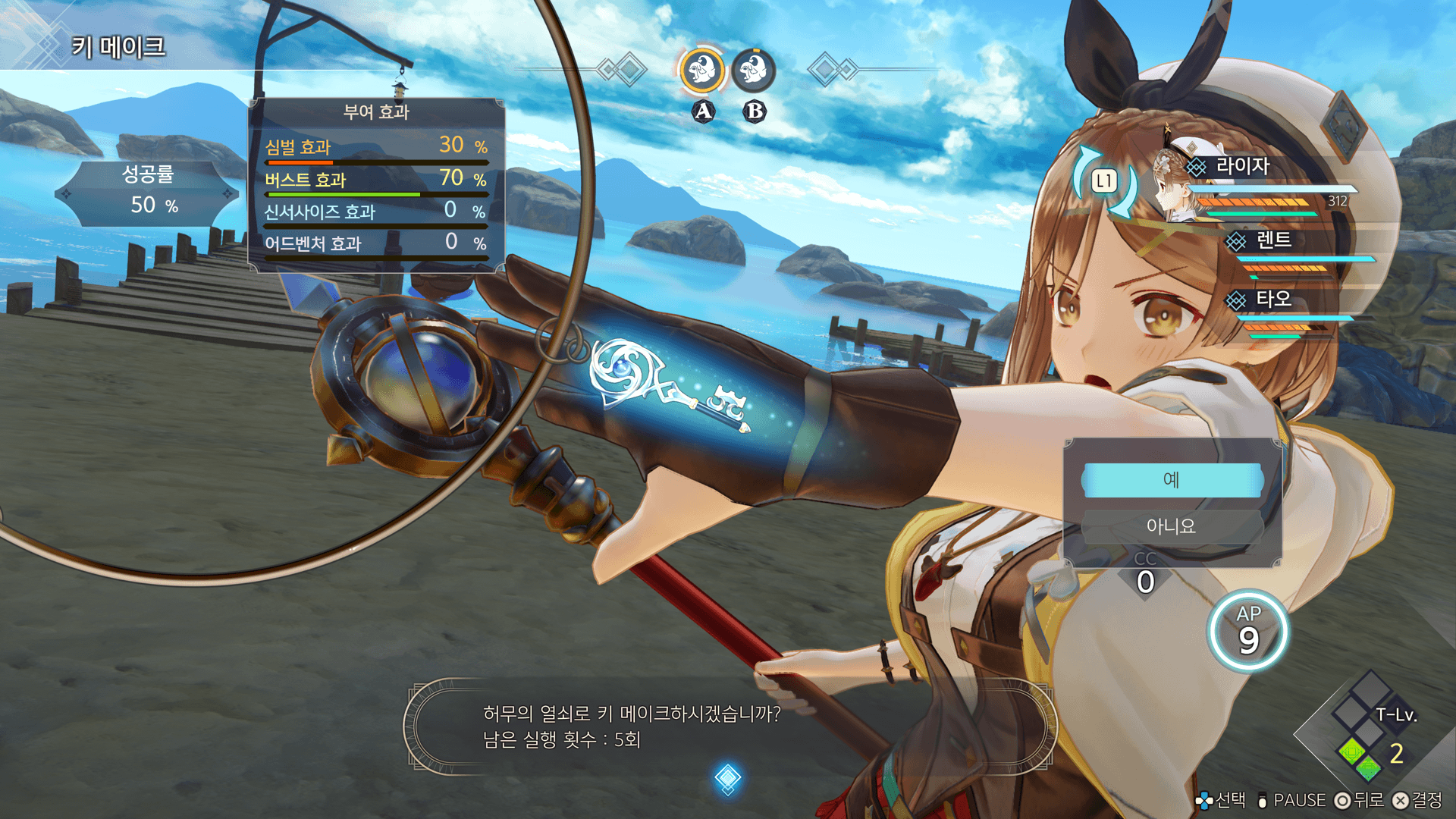
Task: Click the enemy A turn-order icon
Action: pos(702,71)
